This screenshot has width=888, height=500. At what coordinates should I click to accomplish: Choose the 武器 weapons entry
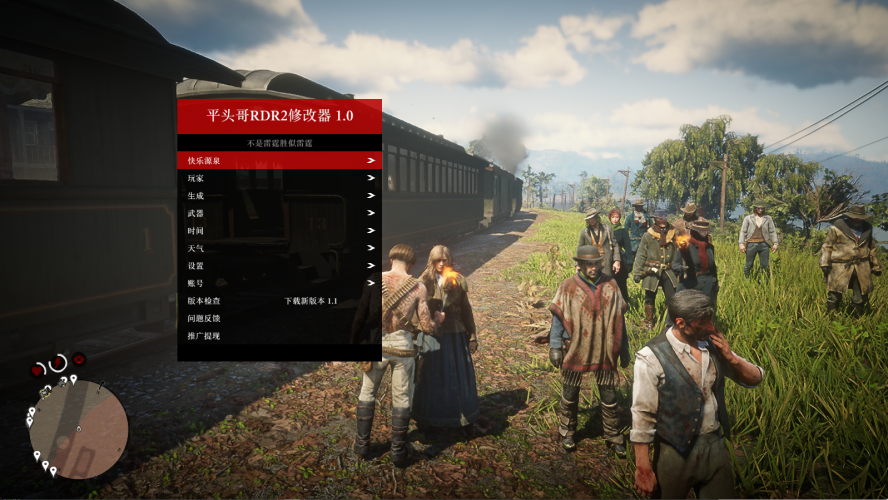coord(279,213)
